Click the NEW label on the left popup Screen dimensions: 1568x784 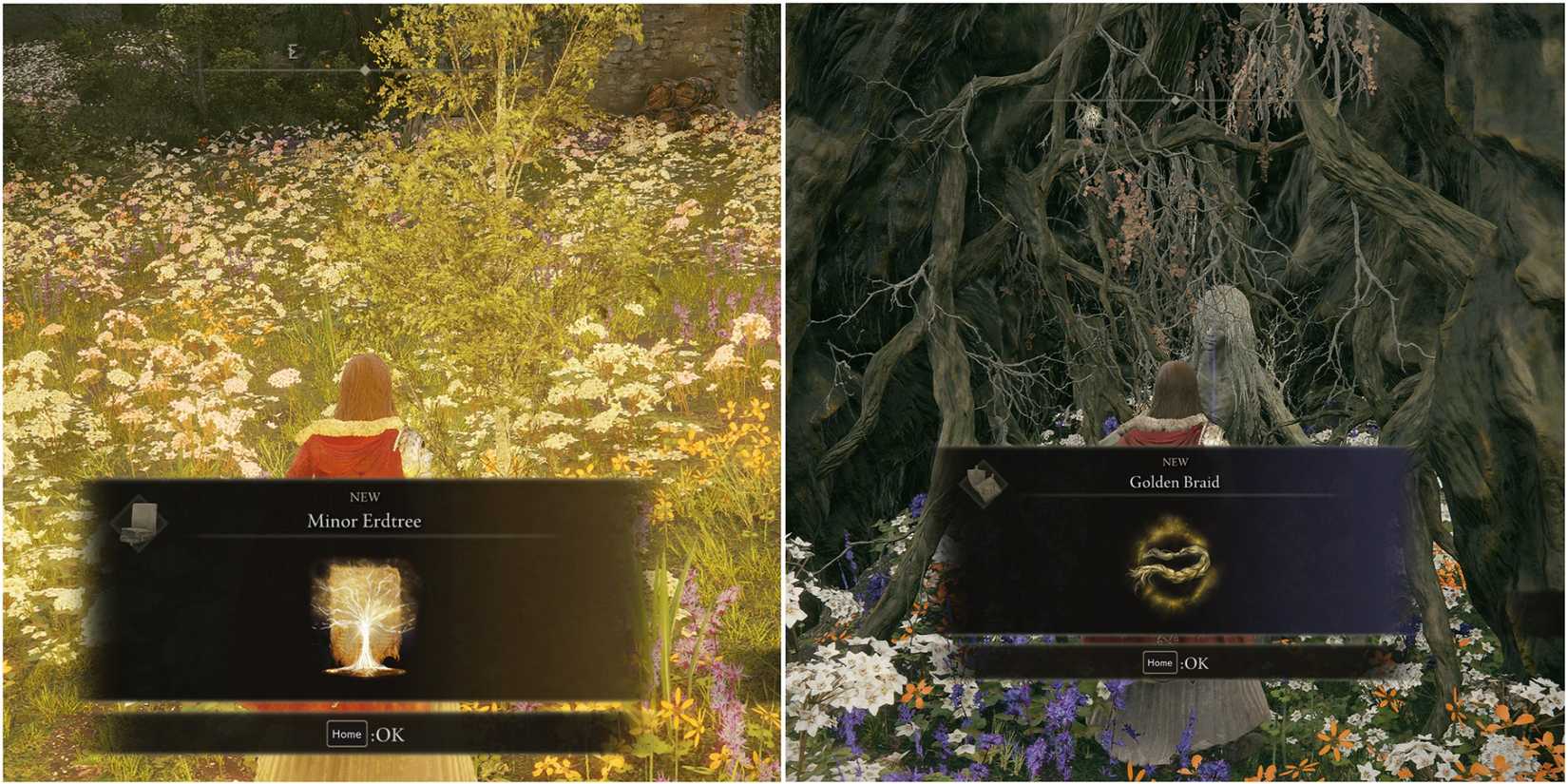(x=367, y=496)
